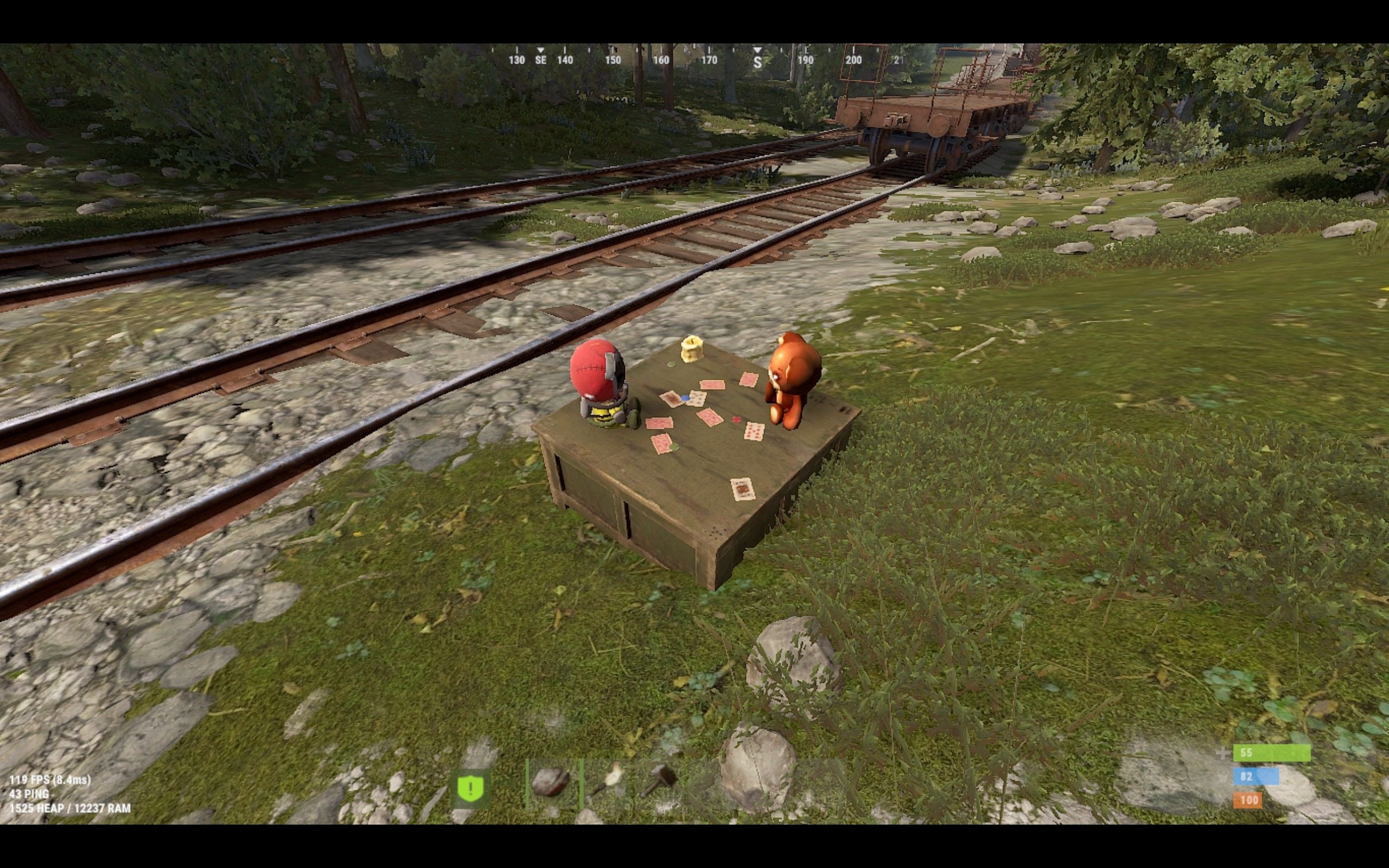Equip the torch from the hotbar
The image size is (1389, 868).
(608, 782)
